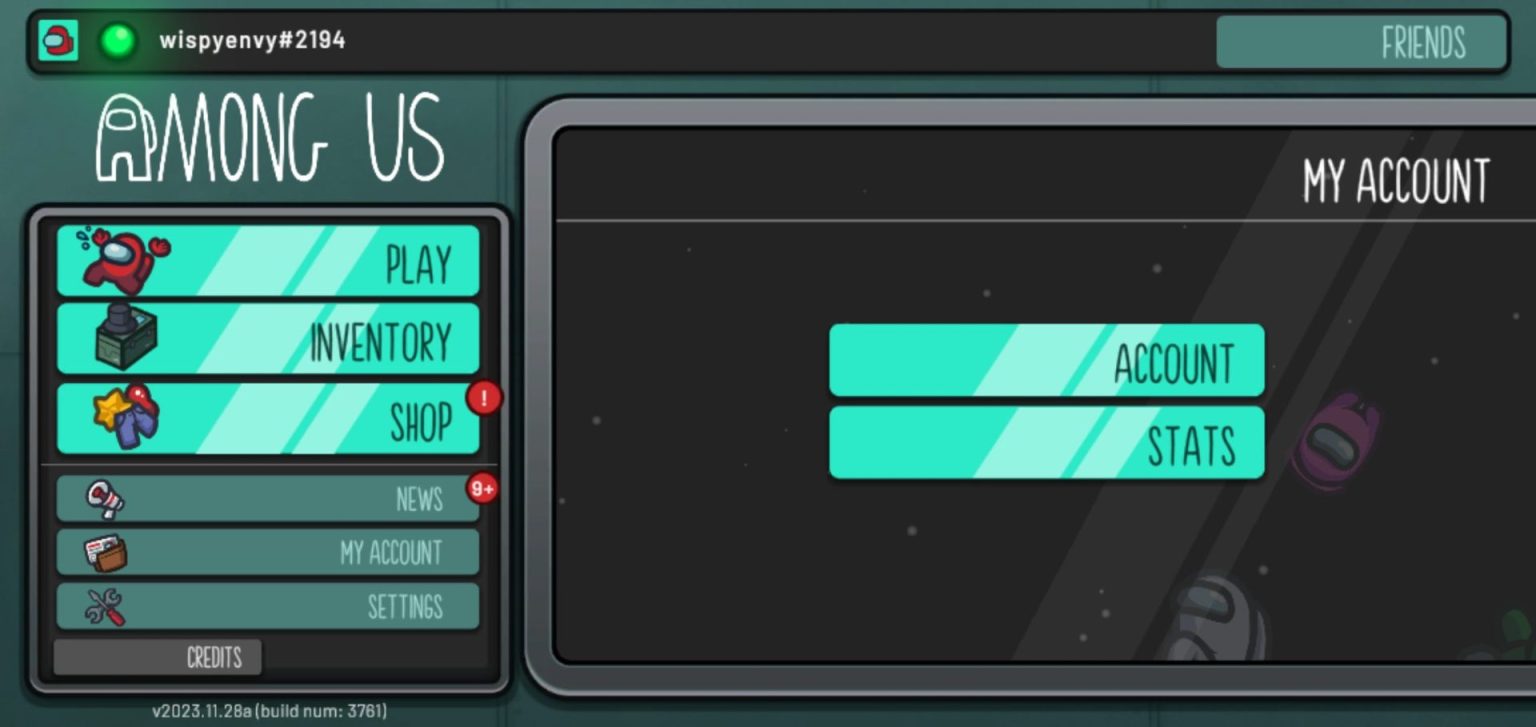
Task: Click the red exclamation badge on Shop
Action: tap(482, 398)
